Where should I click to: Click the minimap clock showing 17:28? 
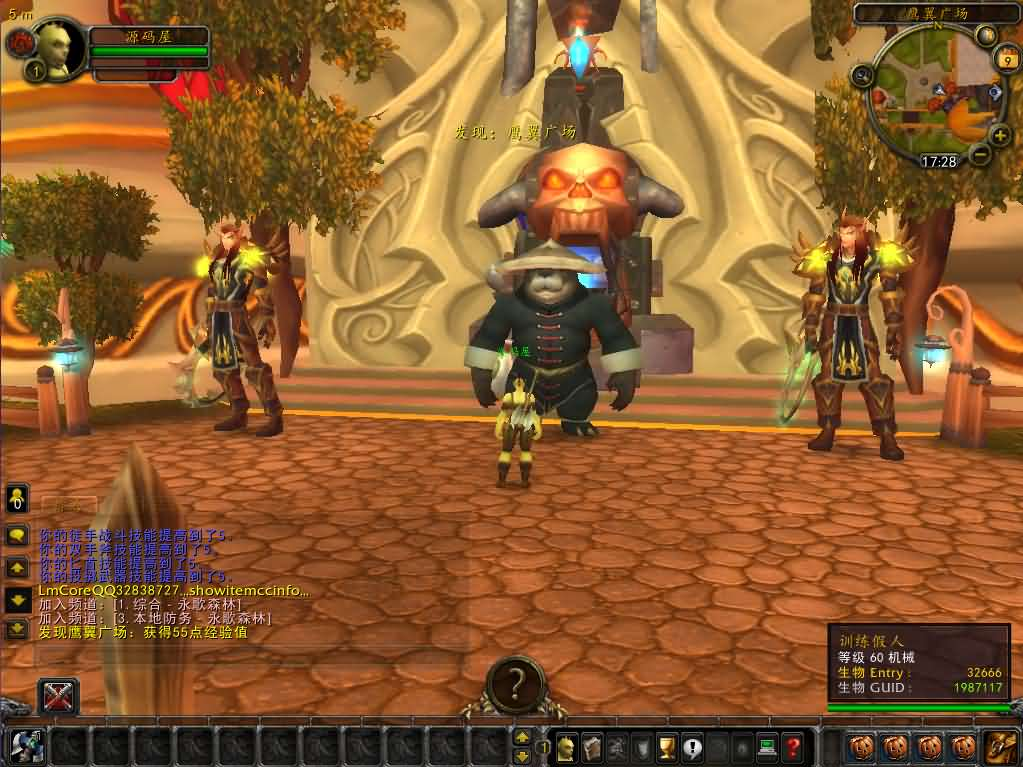pyautogui.click(x=938, y=160)
